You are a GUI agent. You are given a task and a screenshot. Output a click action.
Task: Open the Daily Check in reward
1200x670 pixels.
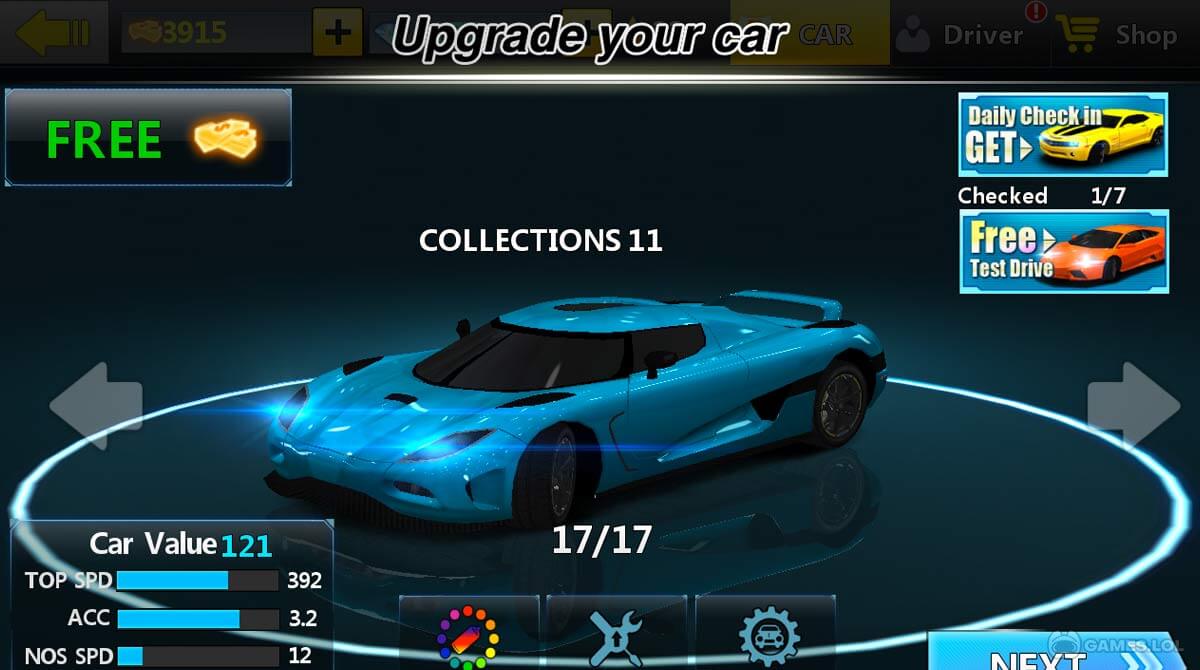pyautogui.click(x=1062, y=136)
